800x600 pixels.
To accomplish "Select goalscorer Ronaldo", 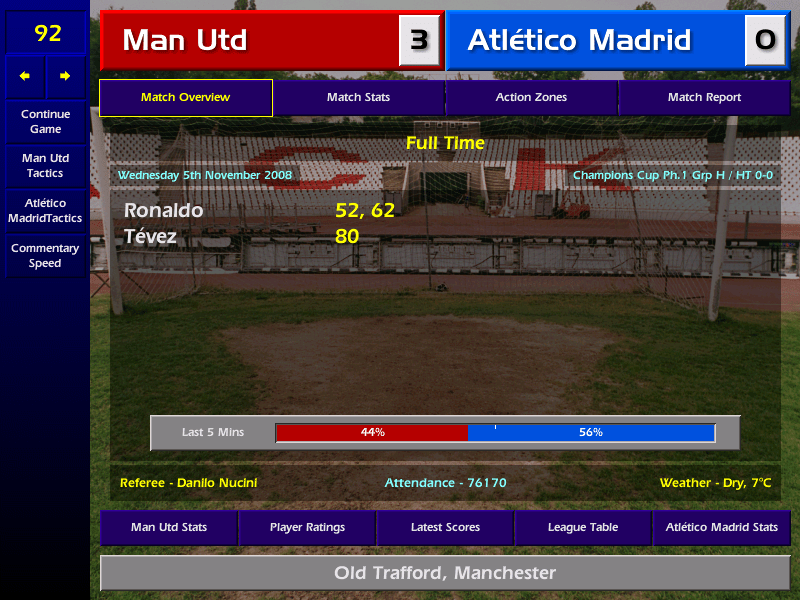I will [164, 211].
